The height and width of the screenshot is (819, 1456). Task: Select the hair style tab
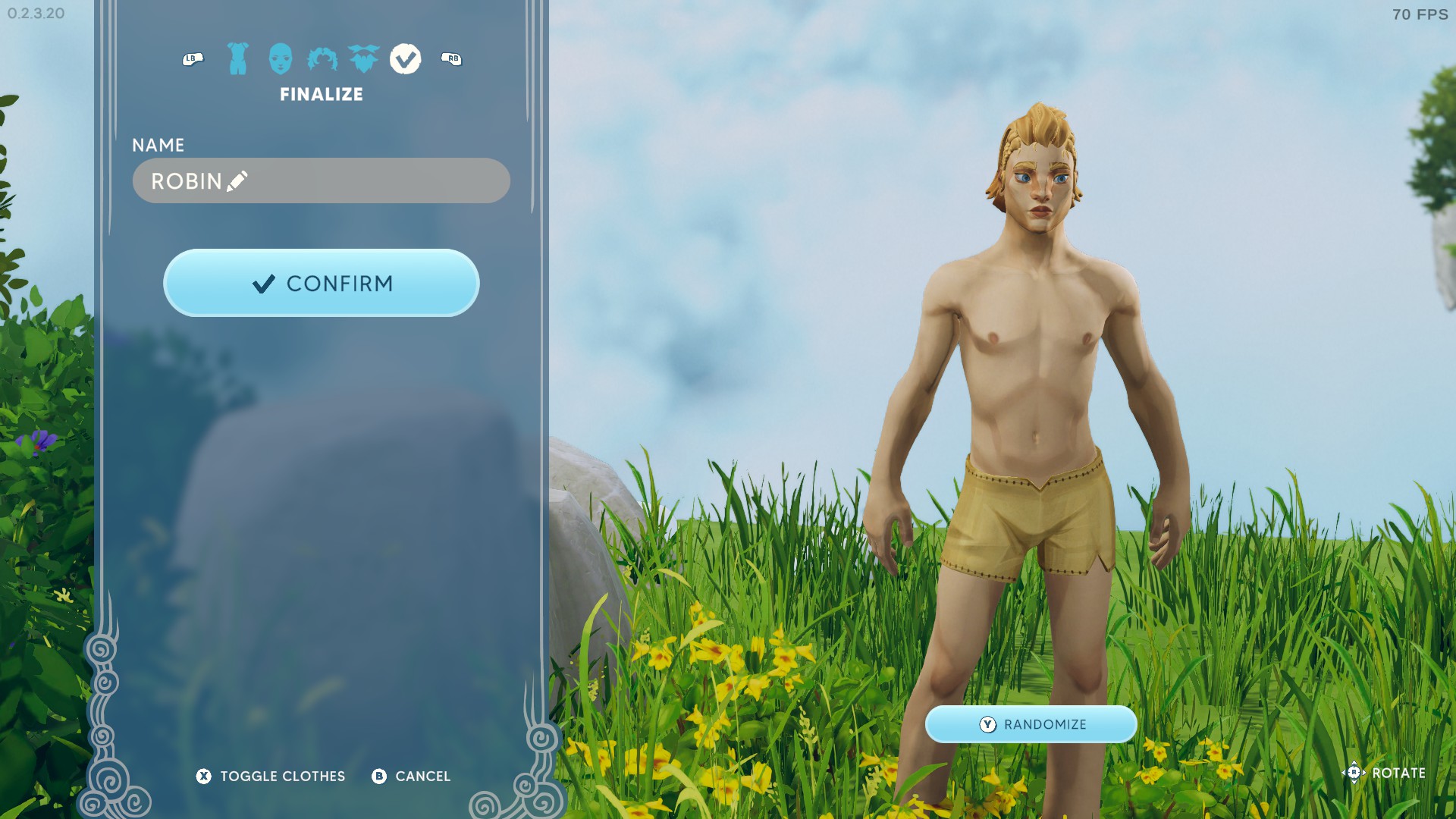[322, 58]
